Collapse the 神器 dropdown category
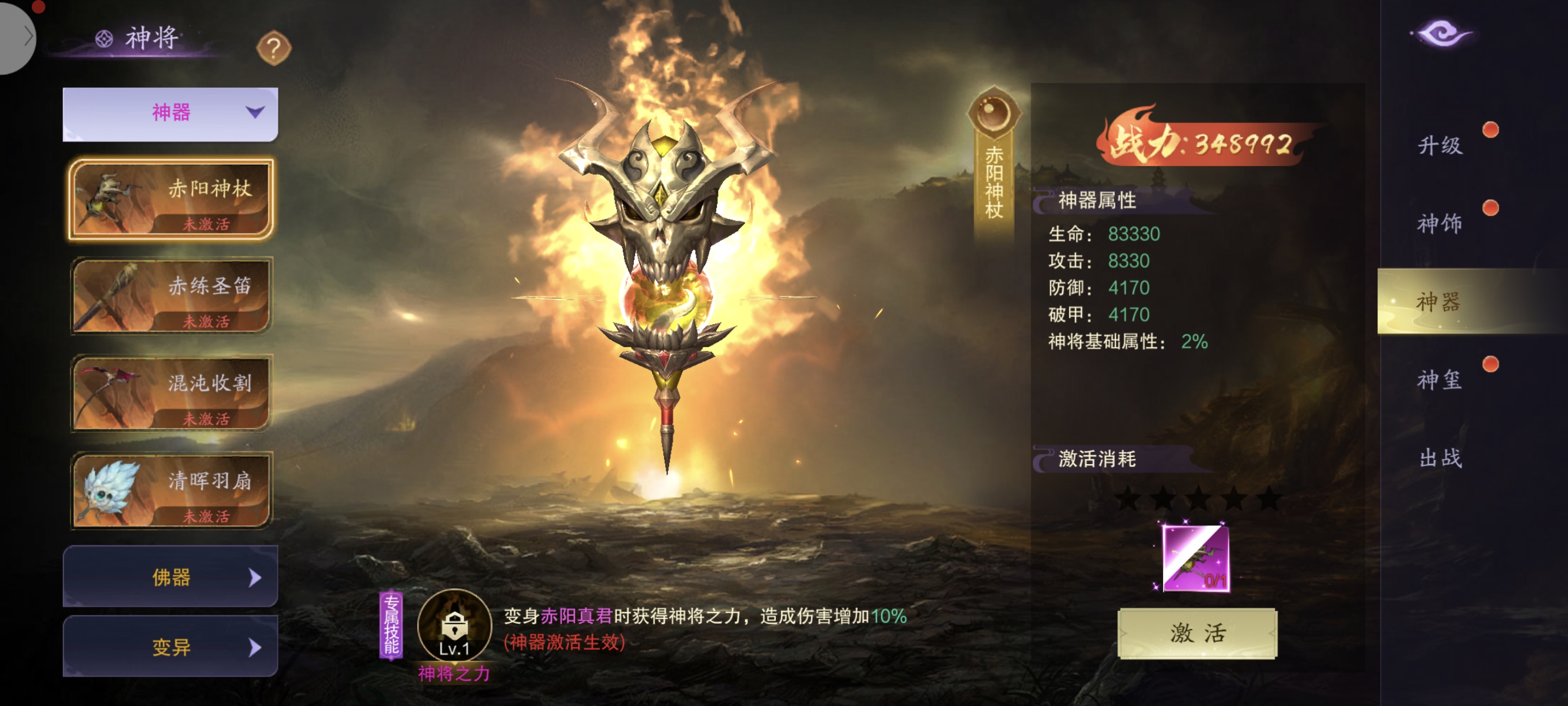1568x706 pixels. pos(171,113)
